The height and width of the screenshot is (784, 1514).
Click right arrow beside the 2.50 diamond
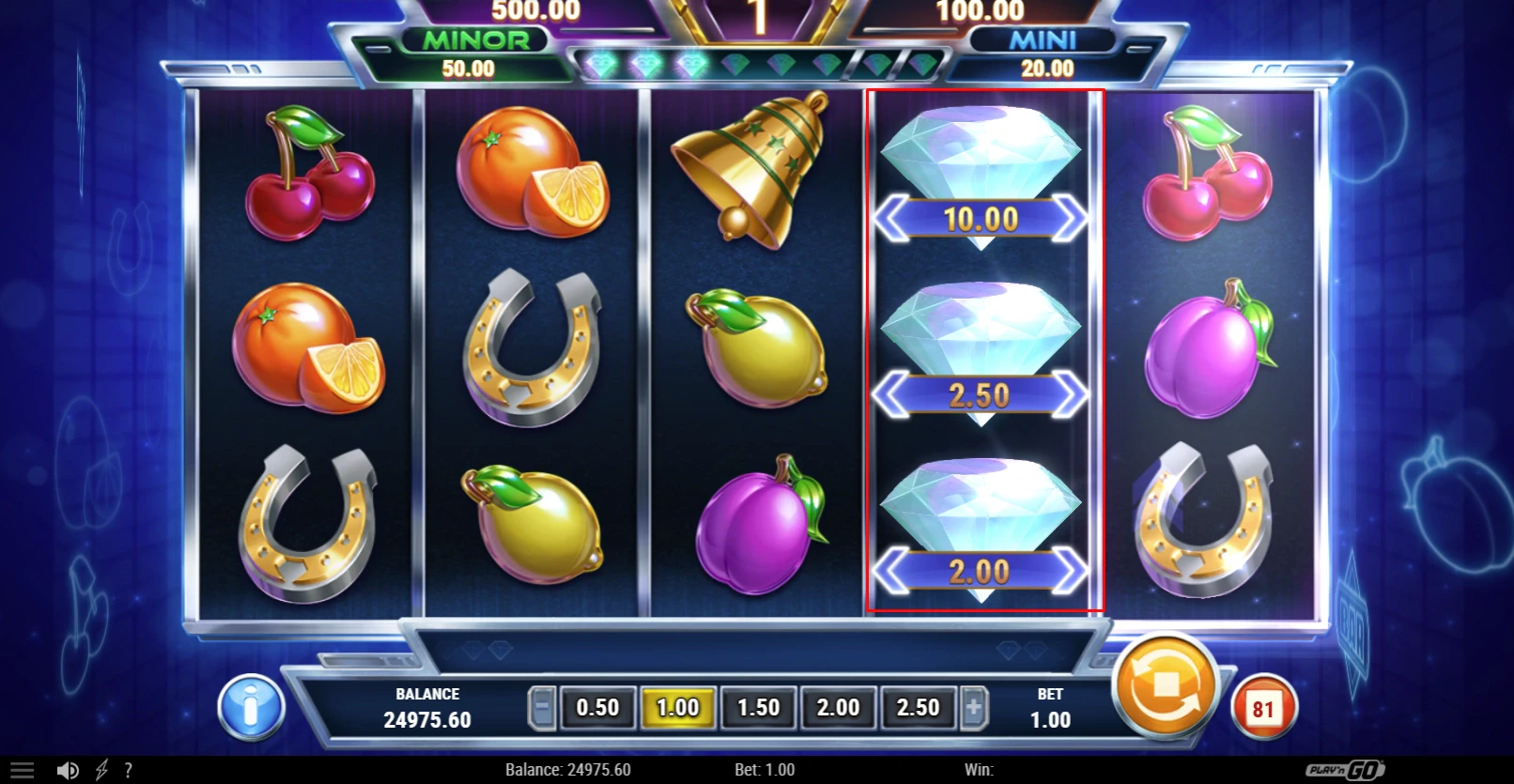click(1071, 394)
